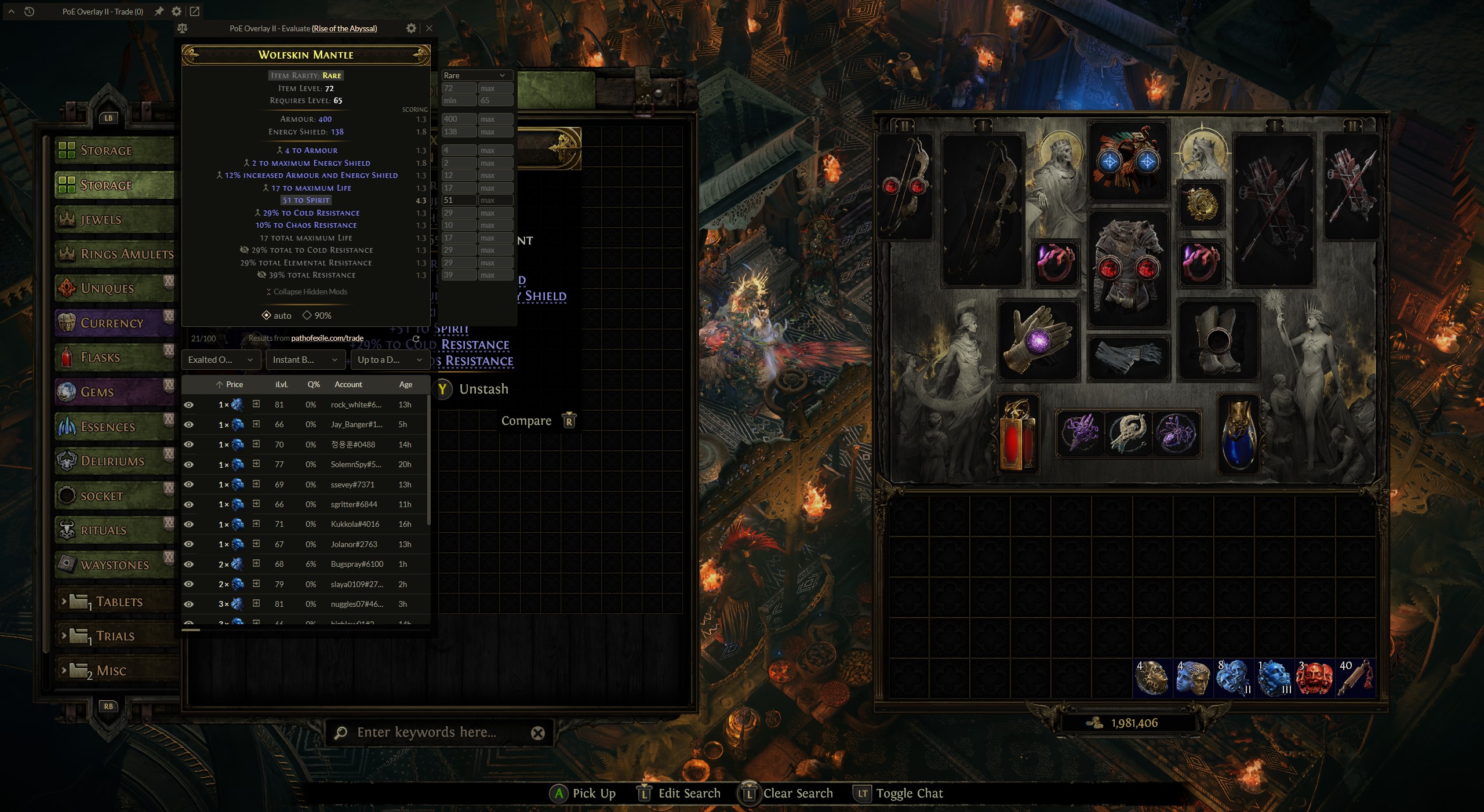This screenshot has width=1484, height=812.
Task: Open the Evaluate window settings gear
Action: click(411, 28)
